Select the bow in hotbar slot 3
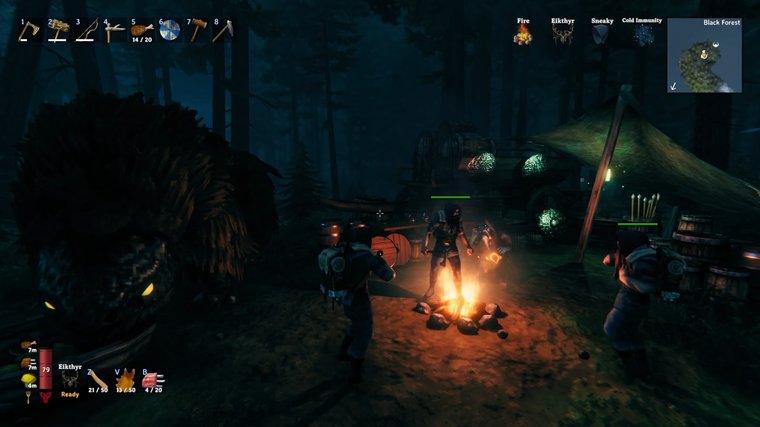The width and height of the screenshot is (760, 427). pyautogui.click(x=86, y=31)
